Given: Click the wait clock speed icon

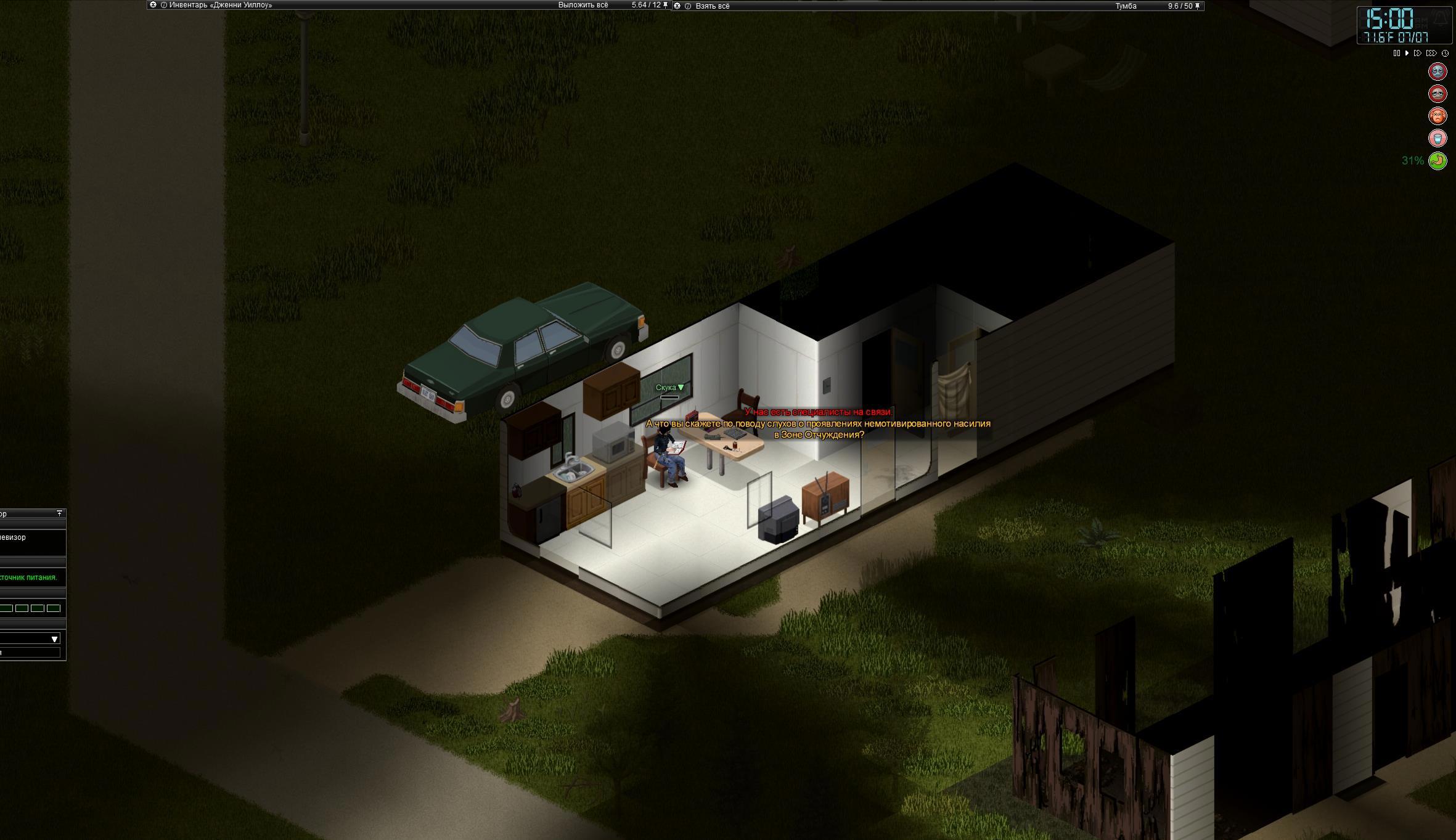Looking at the screenshot, I should [x=1445, y=54].
